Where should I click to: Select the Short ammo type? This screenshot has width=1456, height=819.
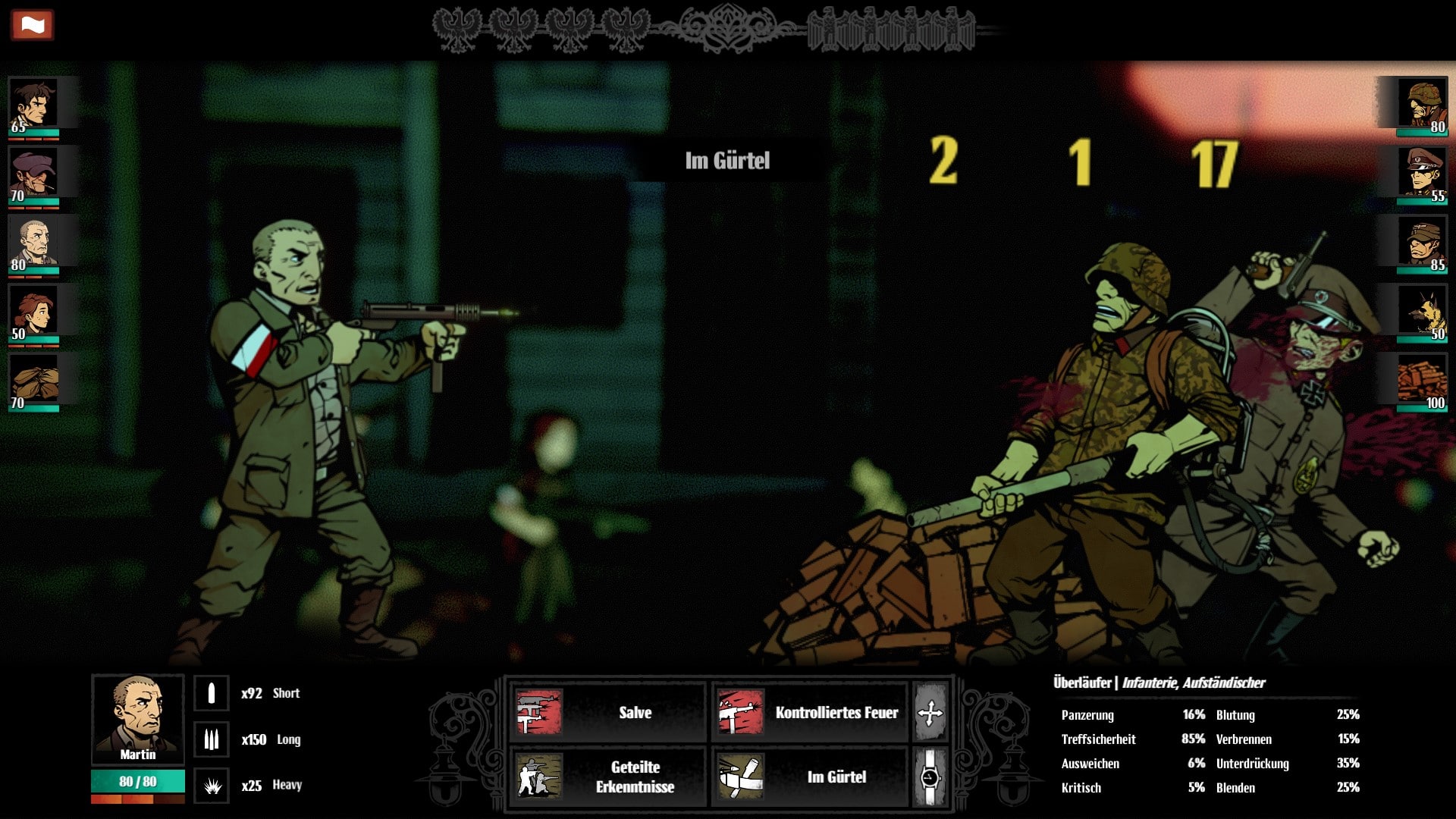point(212,693)
